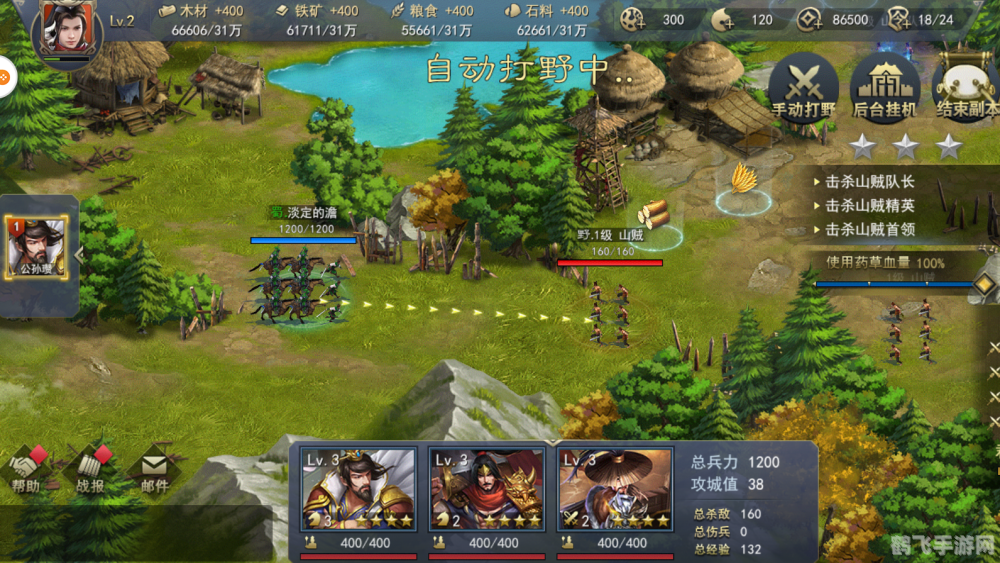Click the 石料 stone resource
Screen dimensions: 1000x563
click(550, 20)
